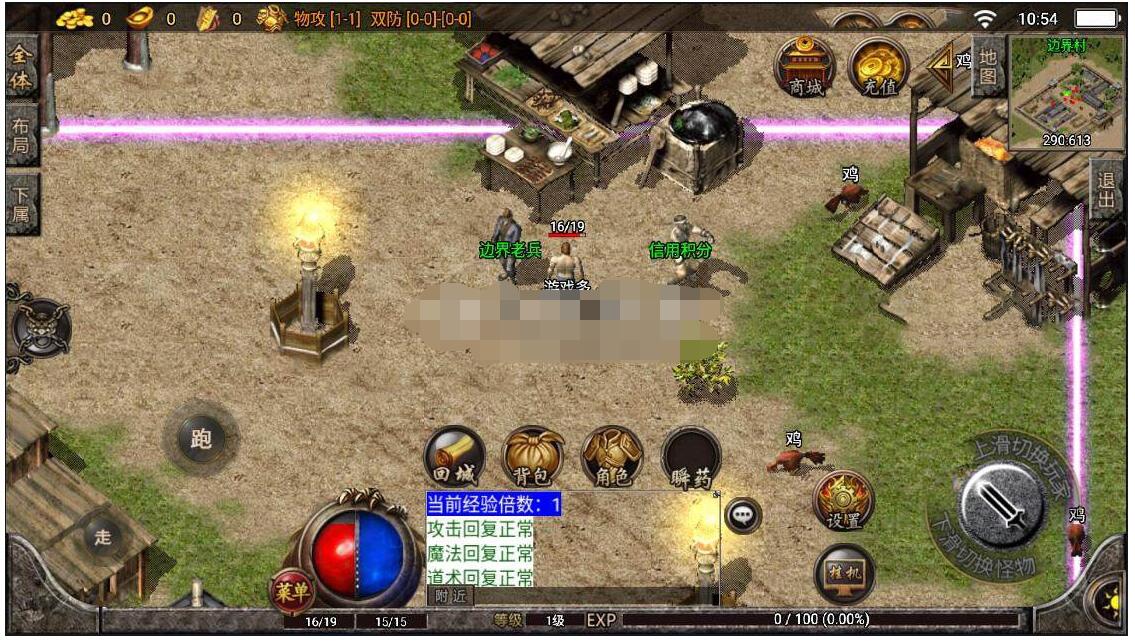Click the 退出 exit button
Screen dimensions: 1135x643
pos(1105,189)
